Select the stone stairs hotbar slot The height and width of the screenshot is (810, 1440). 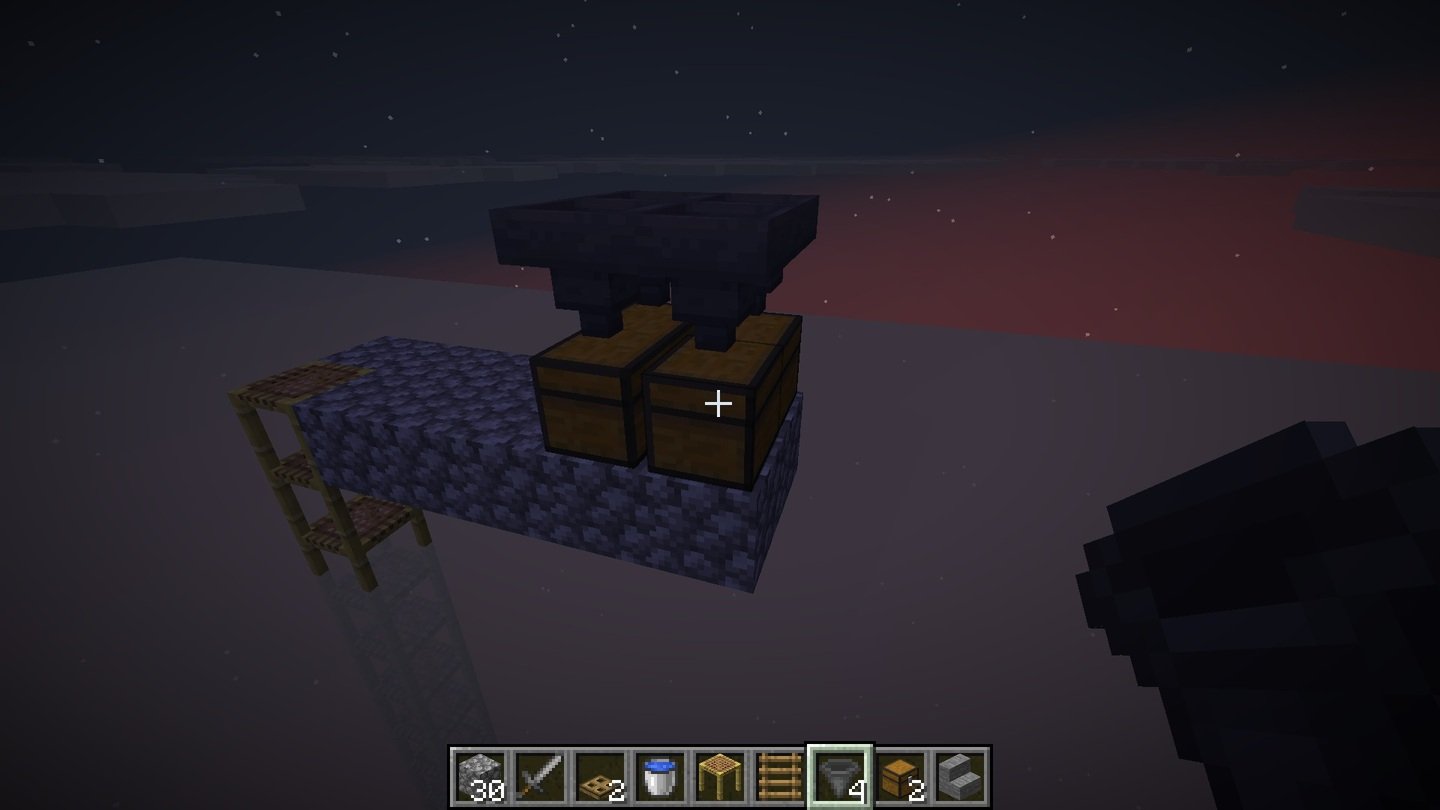[960, 776]
